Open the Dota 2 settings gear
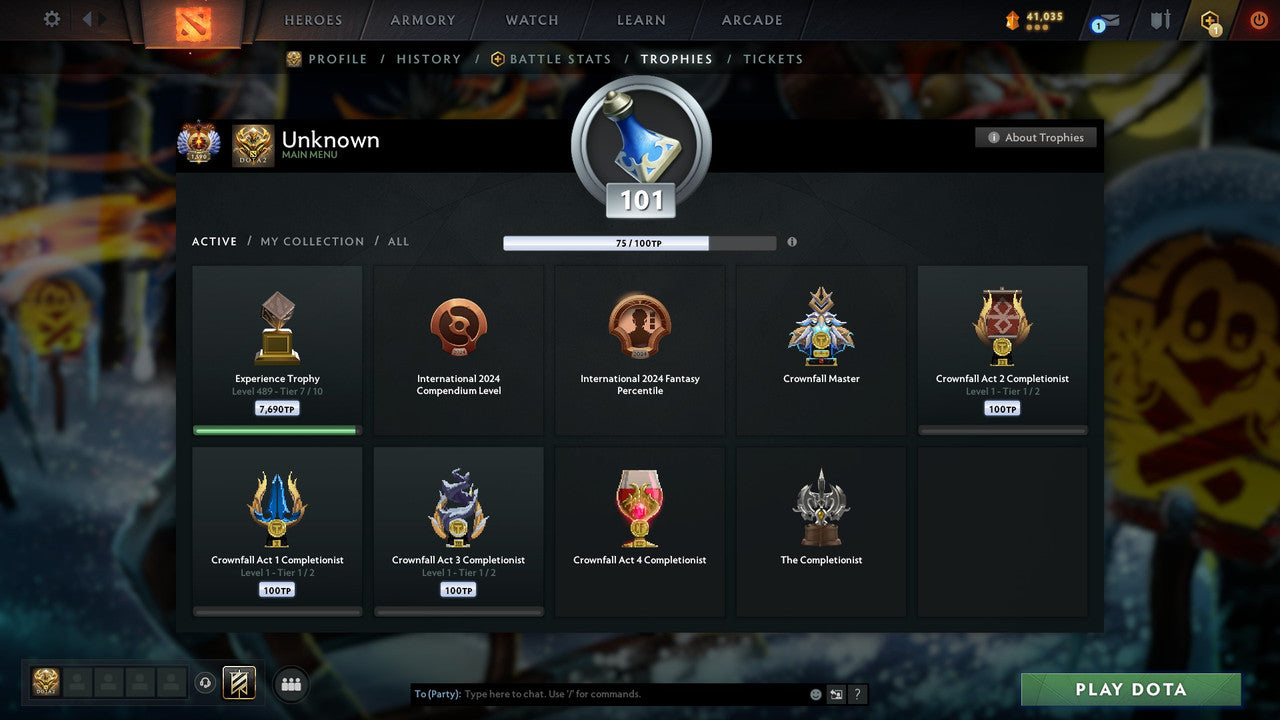The width and height of the screenshot is (1280, 720). click(x=50, y=19)
